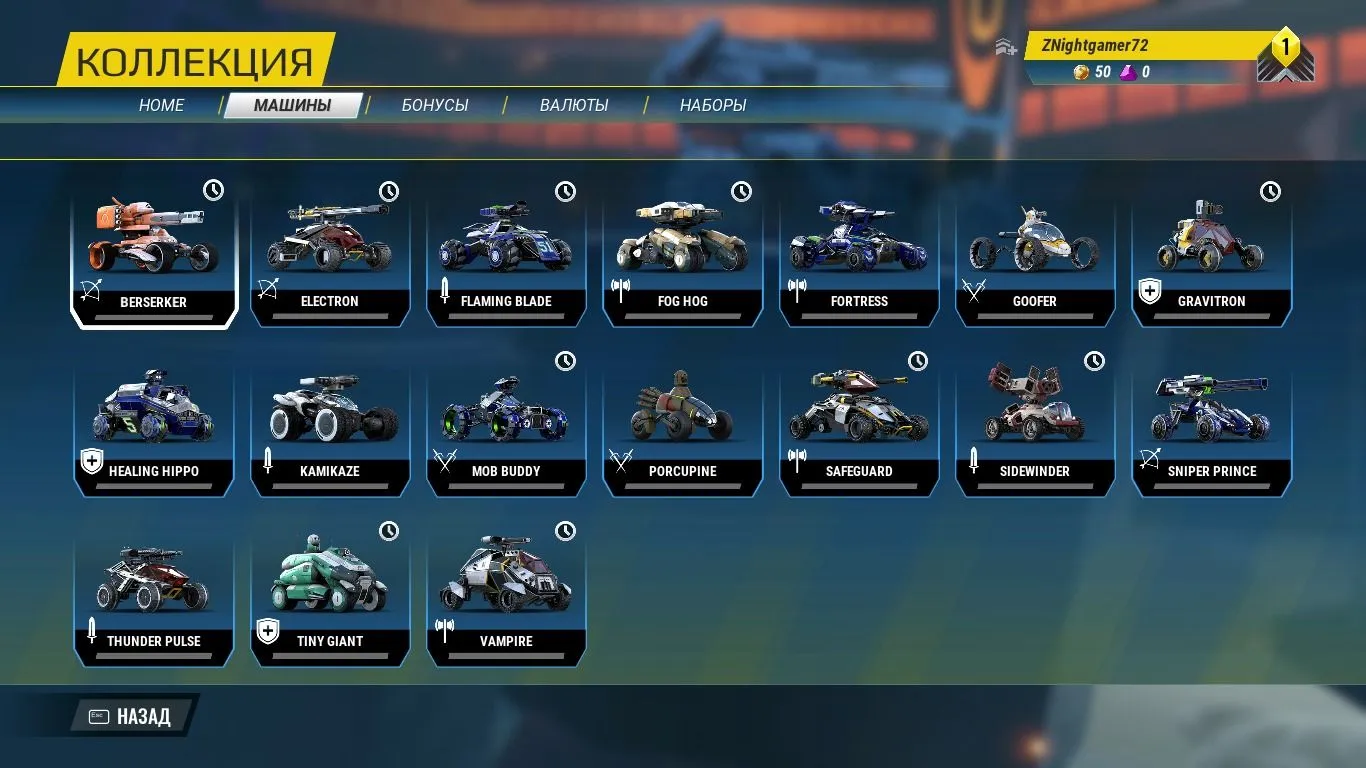Switch to the HOME tab
The width and height of the screenshot is (1366, 768).
(161, 105)
